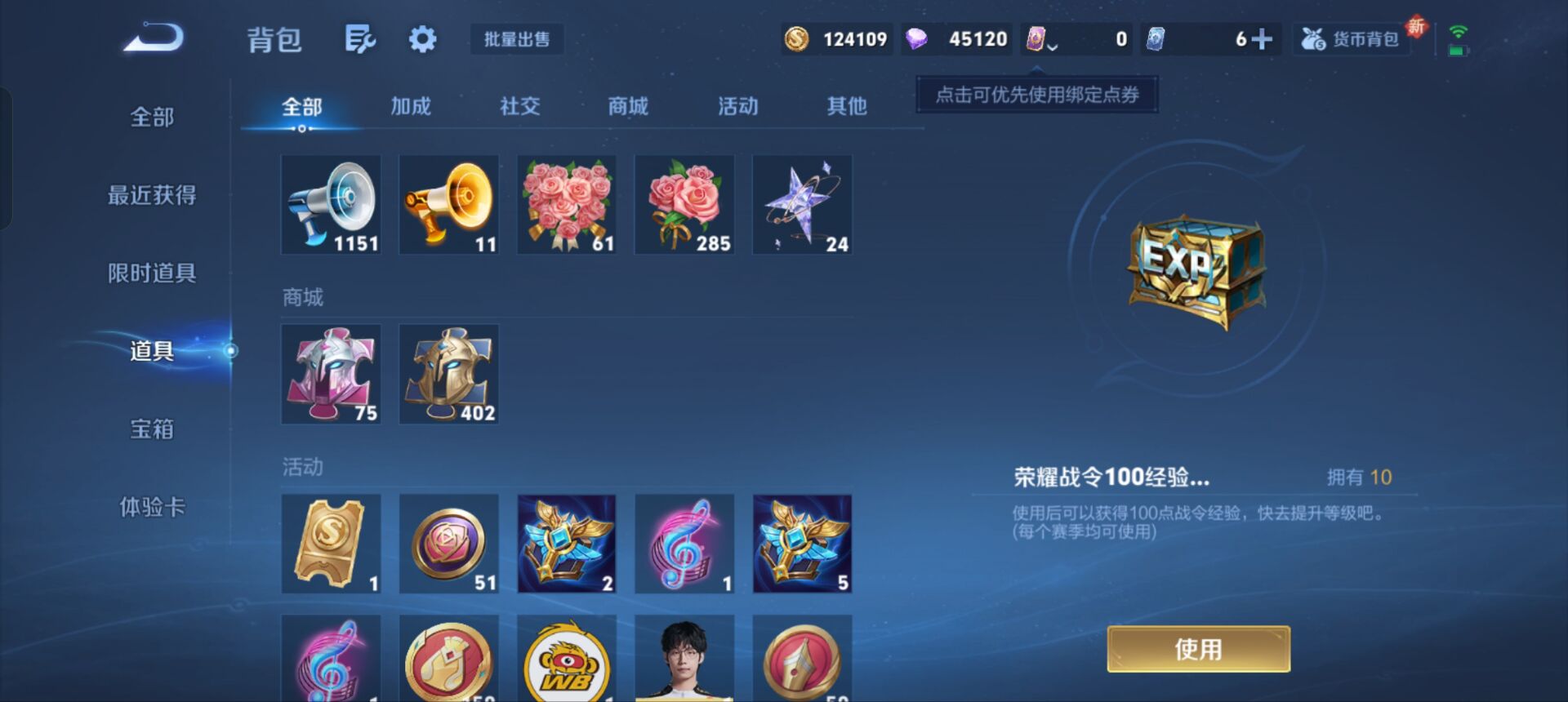The height and width of the screenshot is (702, 1568).
Task: Switch to the 最近获得 sidebar category
Action: tap(152, 194)
